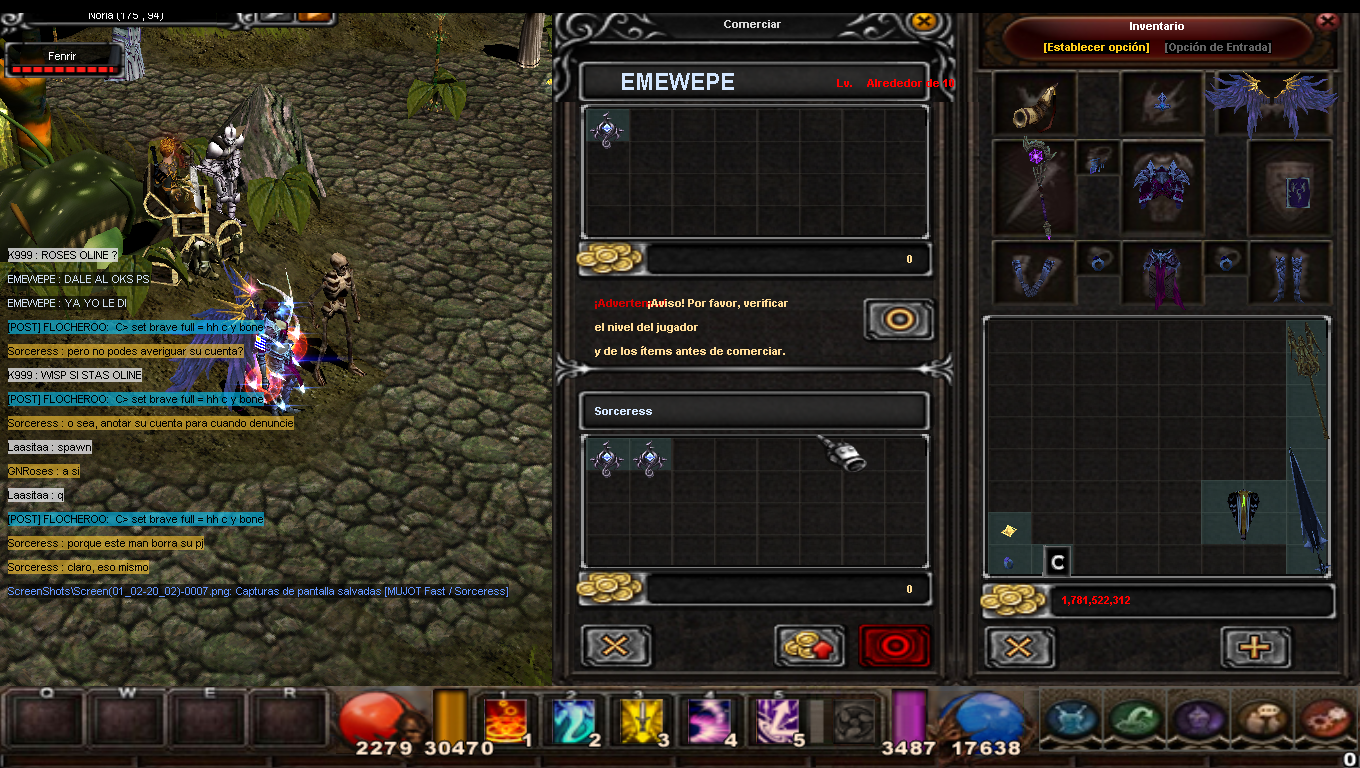Select the equipped chest armor slot

coord(1160,188)
